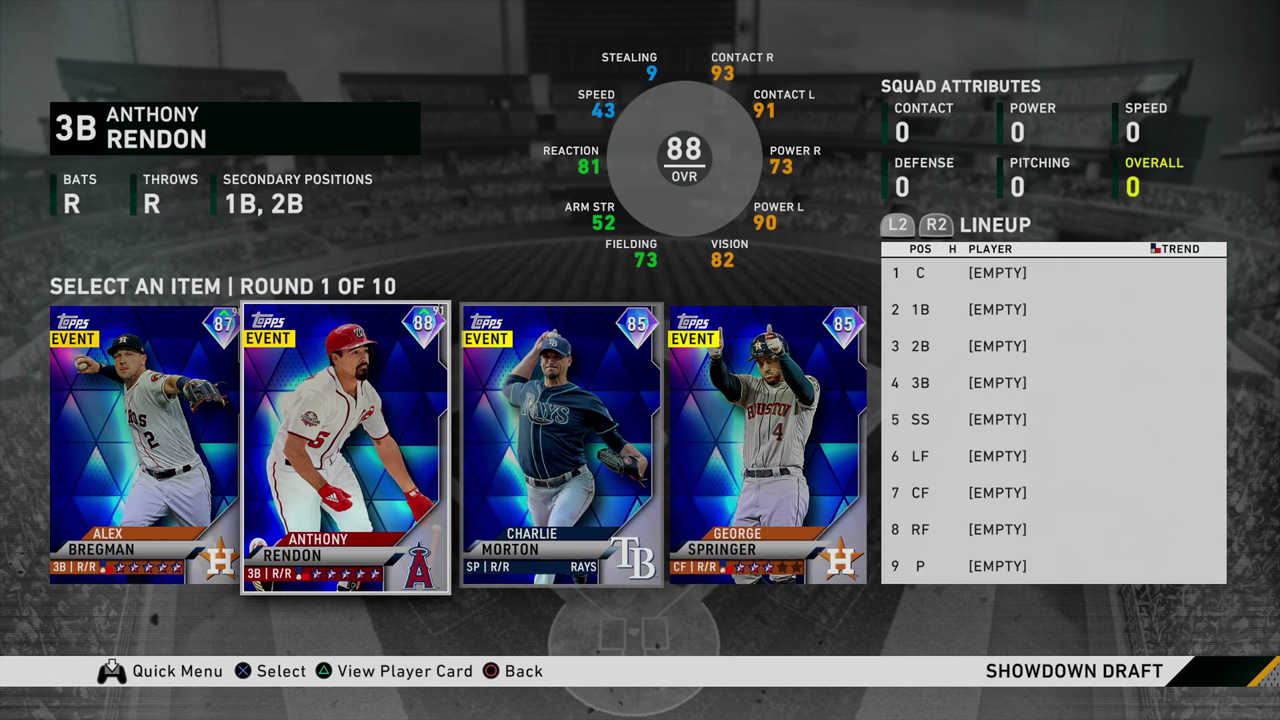The height and width of the screenshot is (720, 1280).
Task: Select the Topps logo on Rendon's card
Action: [x=268, y=319]
